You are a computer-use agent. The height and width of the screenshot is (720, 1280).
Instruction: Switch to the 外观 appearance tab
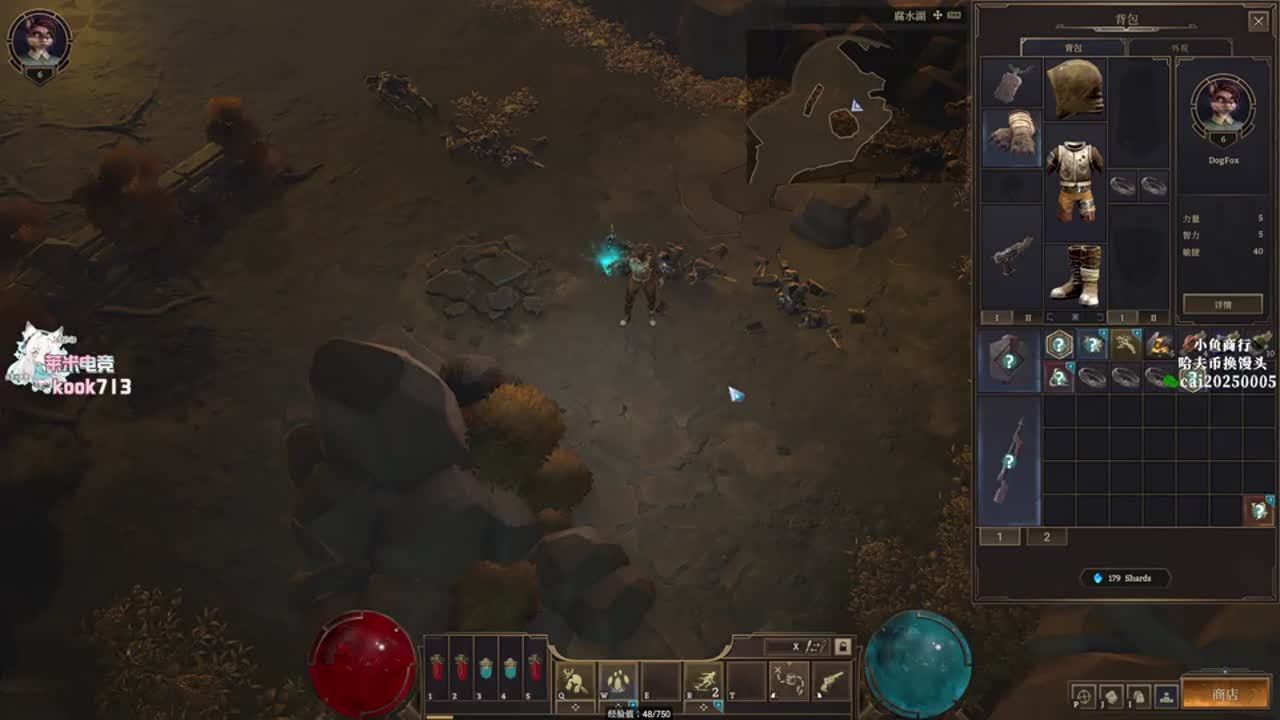point(1179,48)
